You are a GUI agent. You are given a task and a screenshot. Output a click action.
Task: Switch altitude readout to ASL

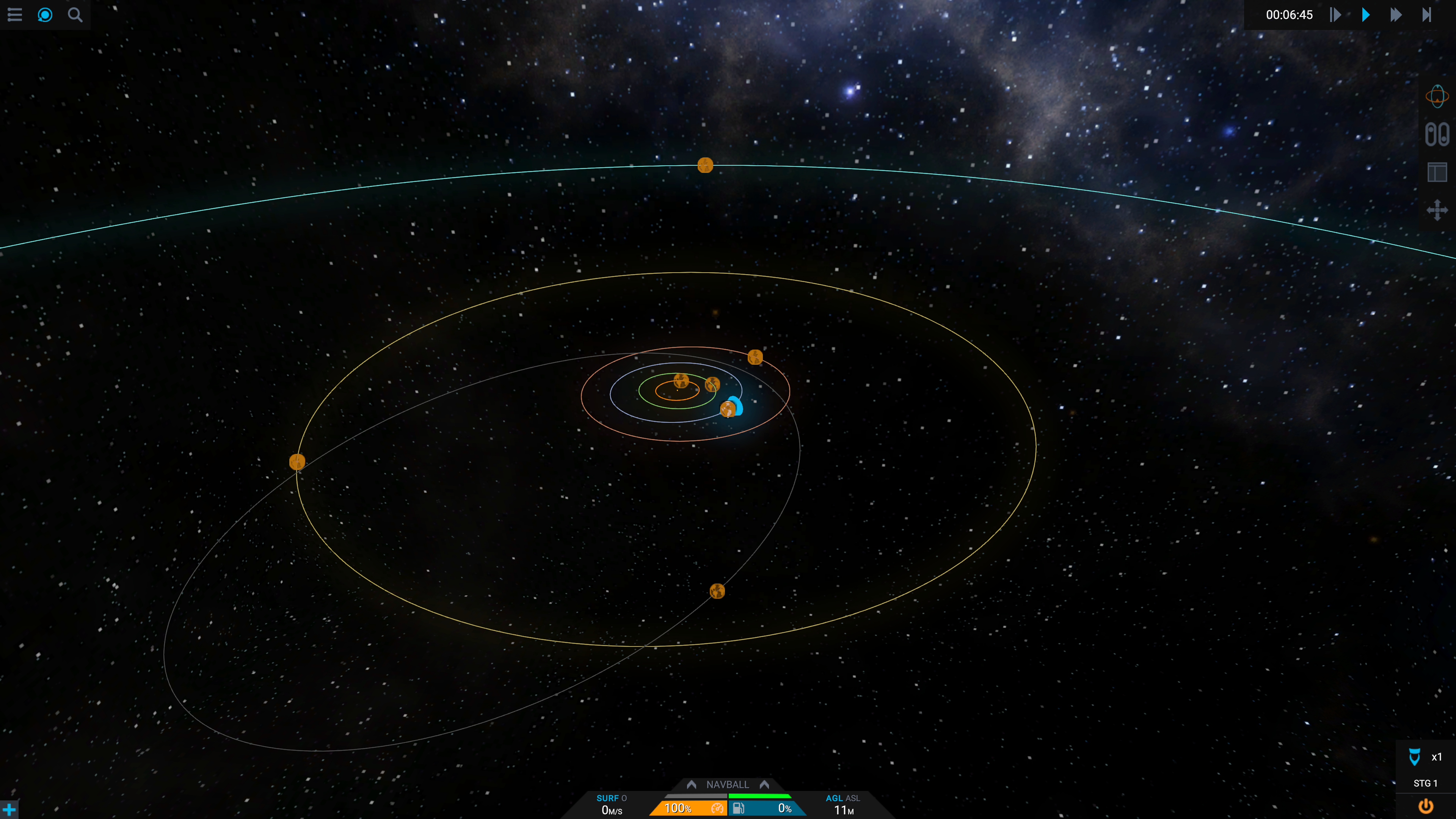(852, 798)
